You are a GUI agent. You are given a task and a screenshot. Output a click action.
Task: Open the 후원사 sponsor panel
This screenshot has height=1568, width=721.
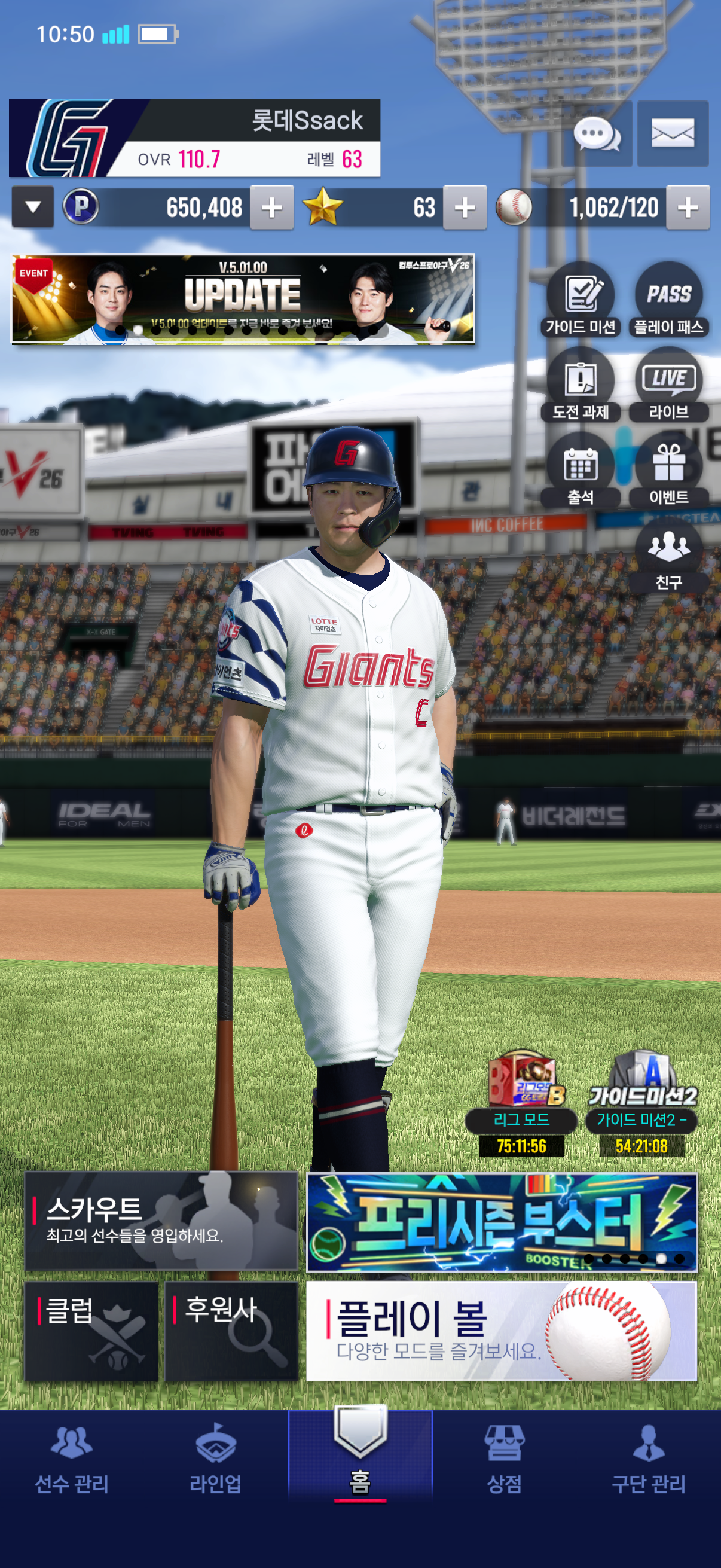[231, 1331]
